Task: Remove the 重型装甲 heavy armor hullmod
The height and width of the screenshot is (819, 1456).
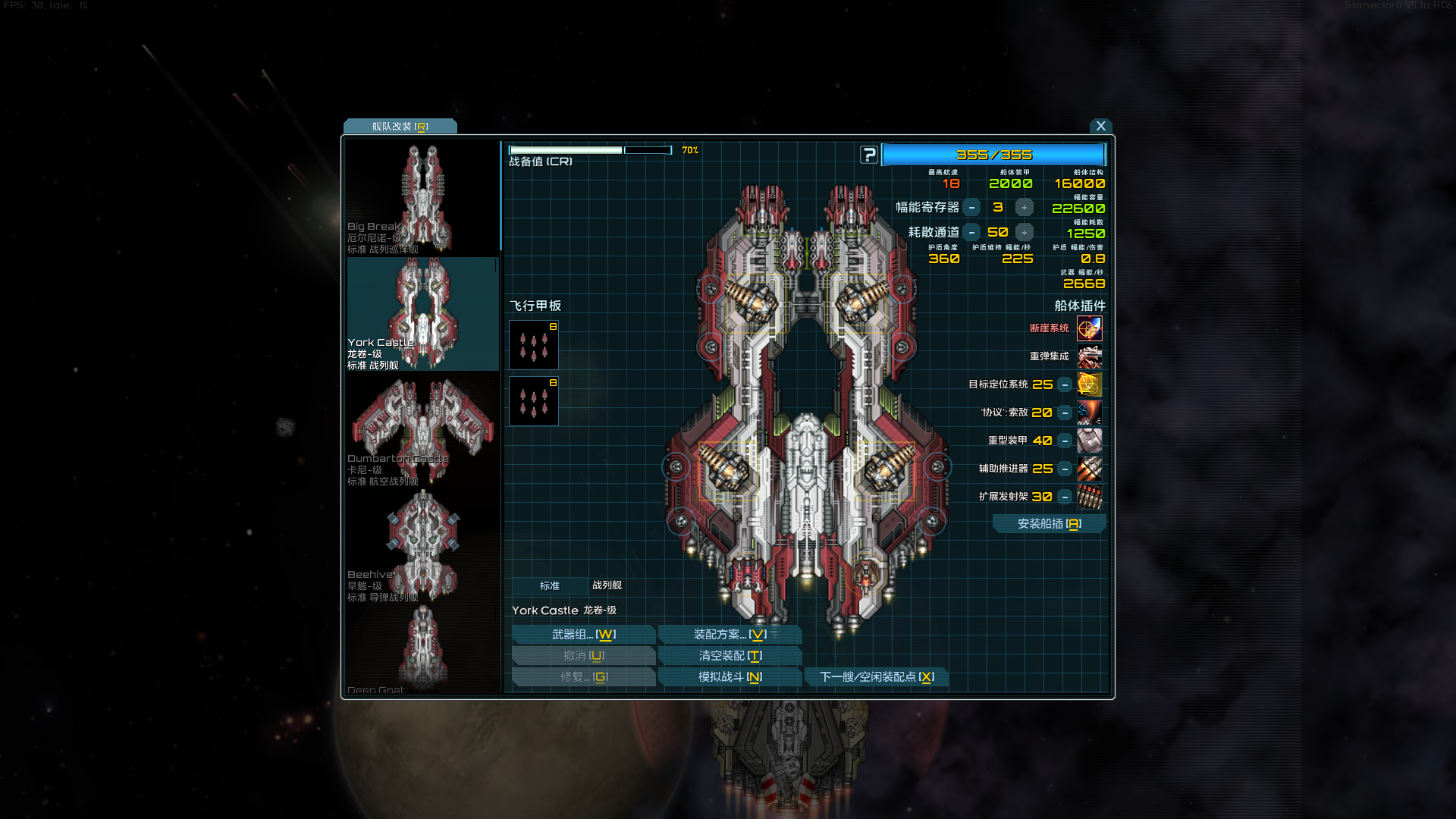Action: (1065, 441)
